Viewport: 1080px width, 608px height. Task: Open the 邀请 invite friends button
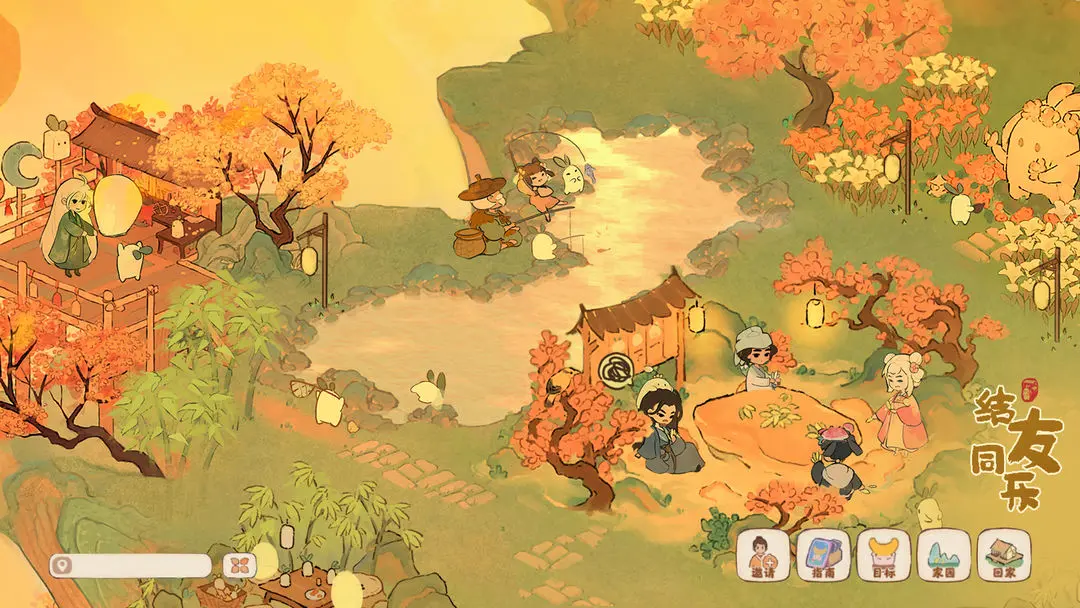pos(763,555)
